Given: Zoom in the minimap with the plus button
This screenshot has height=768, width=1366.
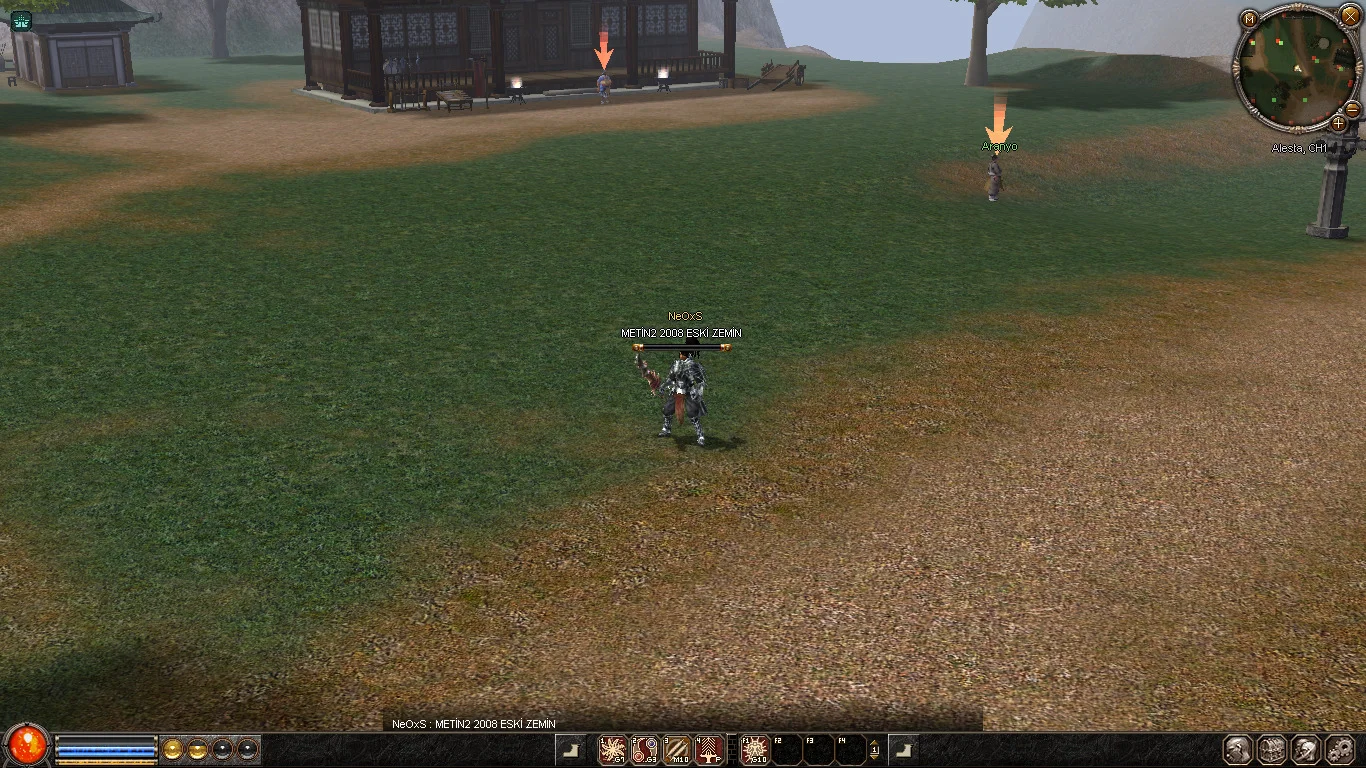Looking at the screenshot, I should (x=1338, y=124).
